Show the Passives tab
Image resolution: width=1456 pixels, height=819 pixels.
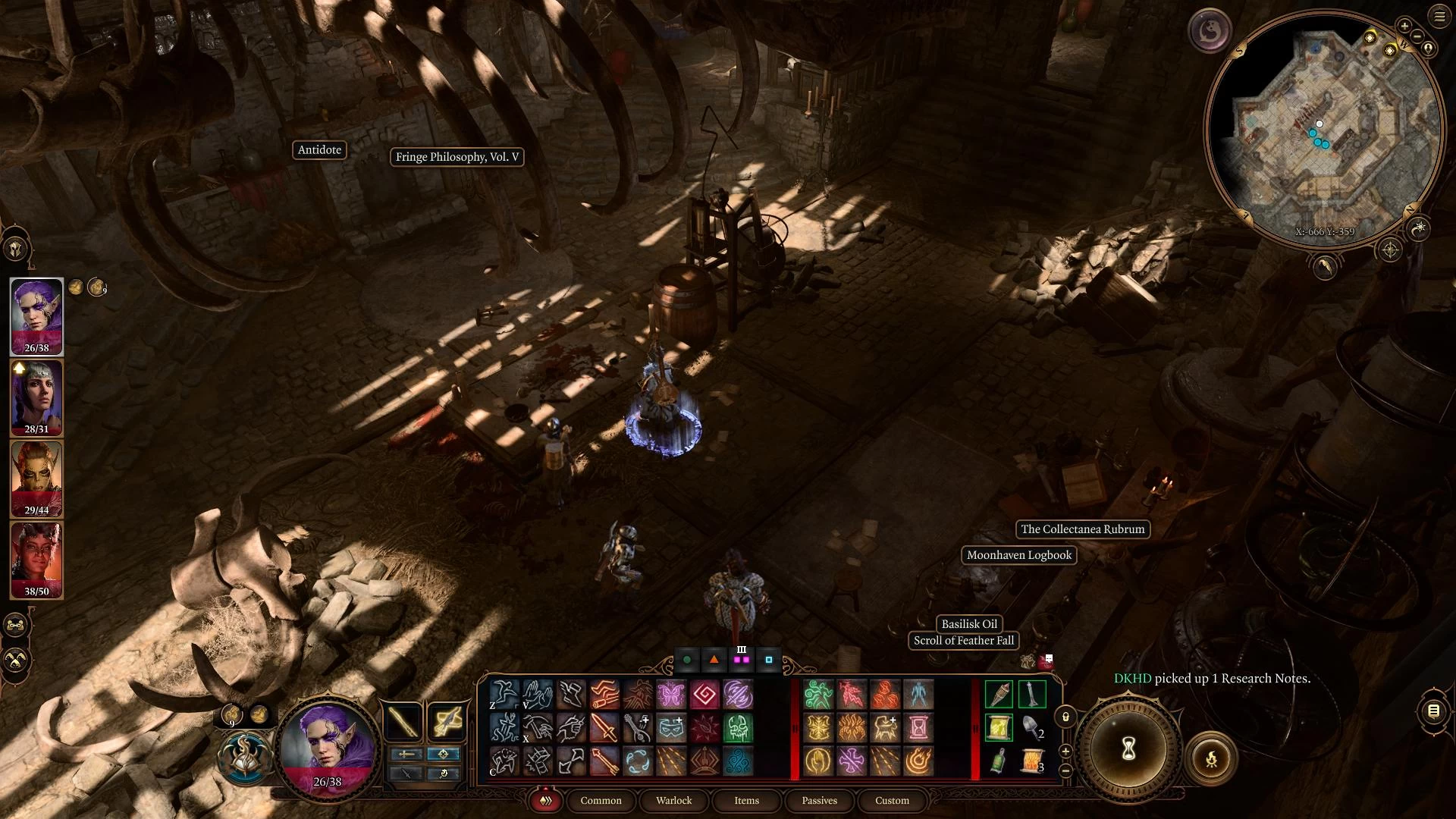pyautogui.click(x=819, y=800)
